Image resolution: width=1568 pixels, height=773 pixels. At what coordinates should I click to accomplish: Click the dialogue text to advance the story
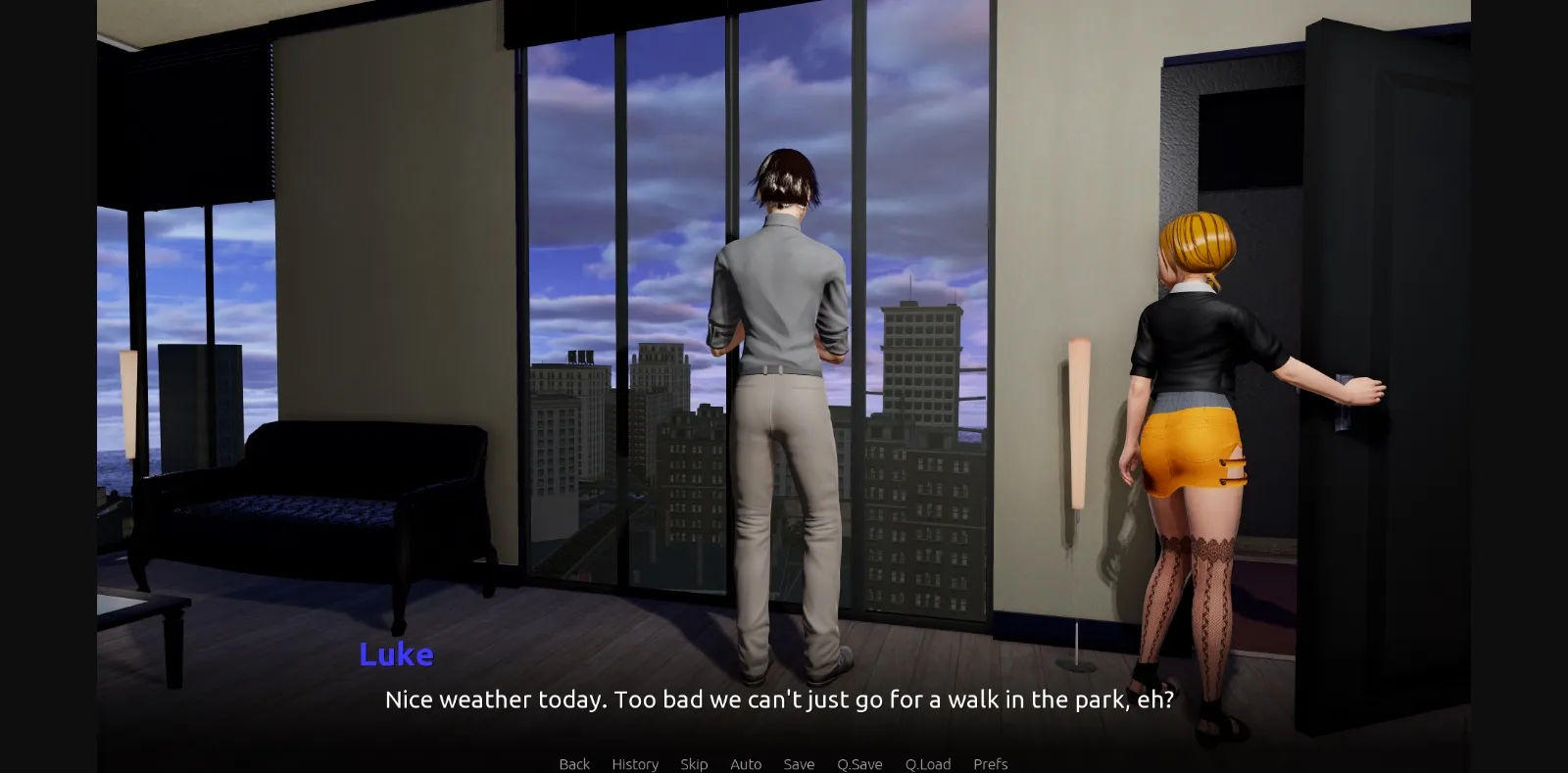tap(779, 700)
